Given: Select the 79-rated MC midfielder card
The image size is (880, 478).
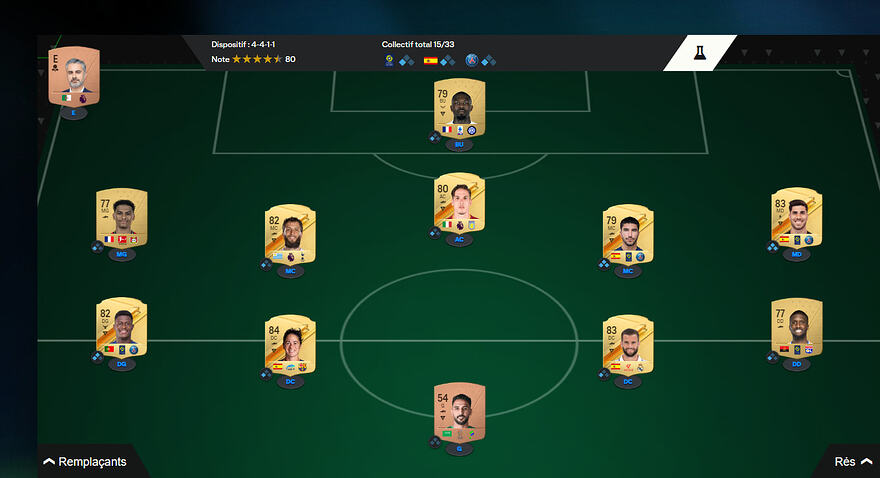Looking at the screenshot, I should [628, 235].
